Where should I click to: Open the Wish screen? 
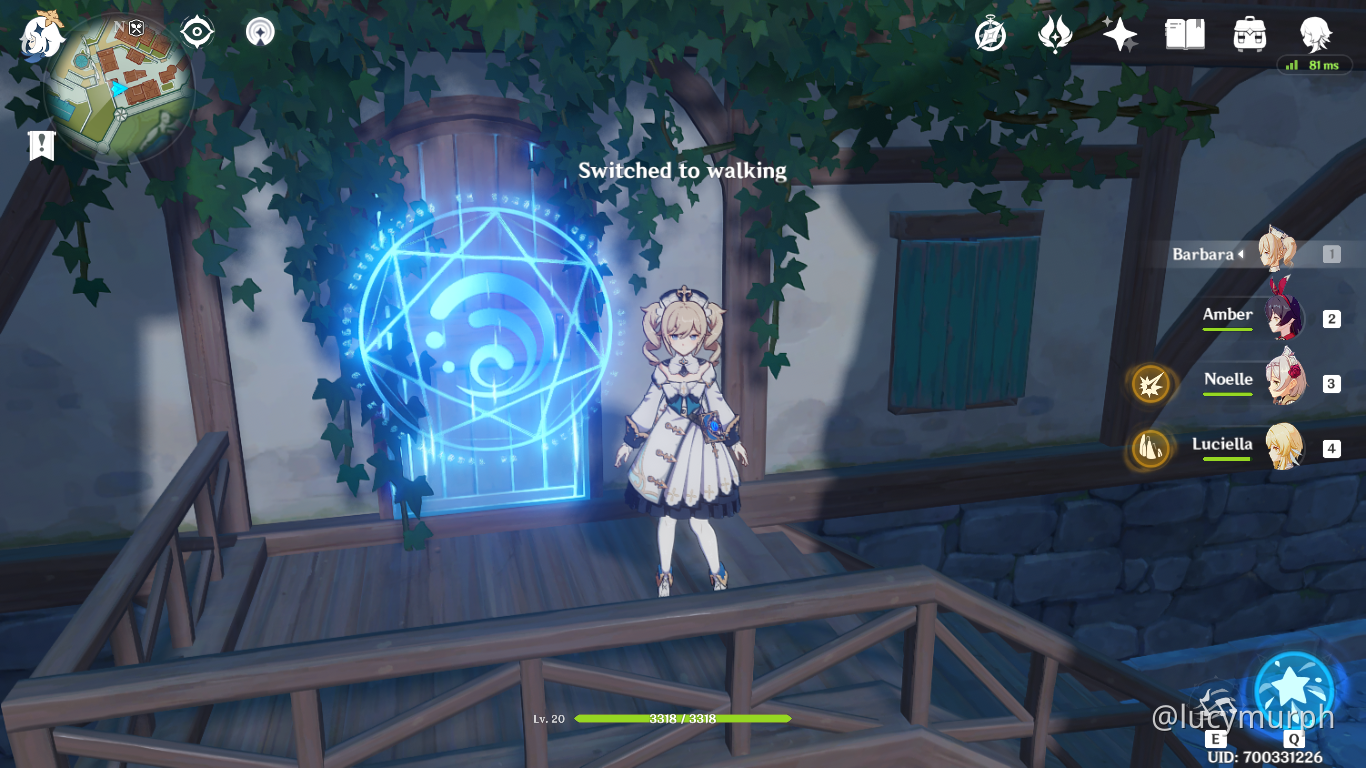[1118, 33]
